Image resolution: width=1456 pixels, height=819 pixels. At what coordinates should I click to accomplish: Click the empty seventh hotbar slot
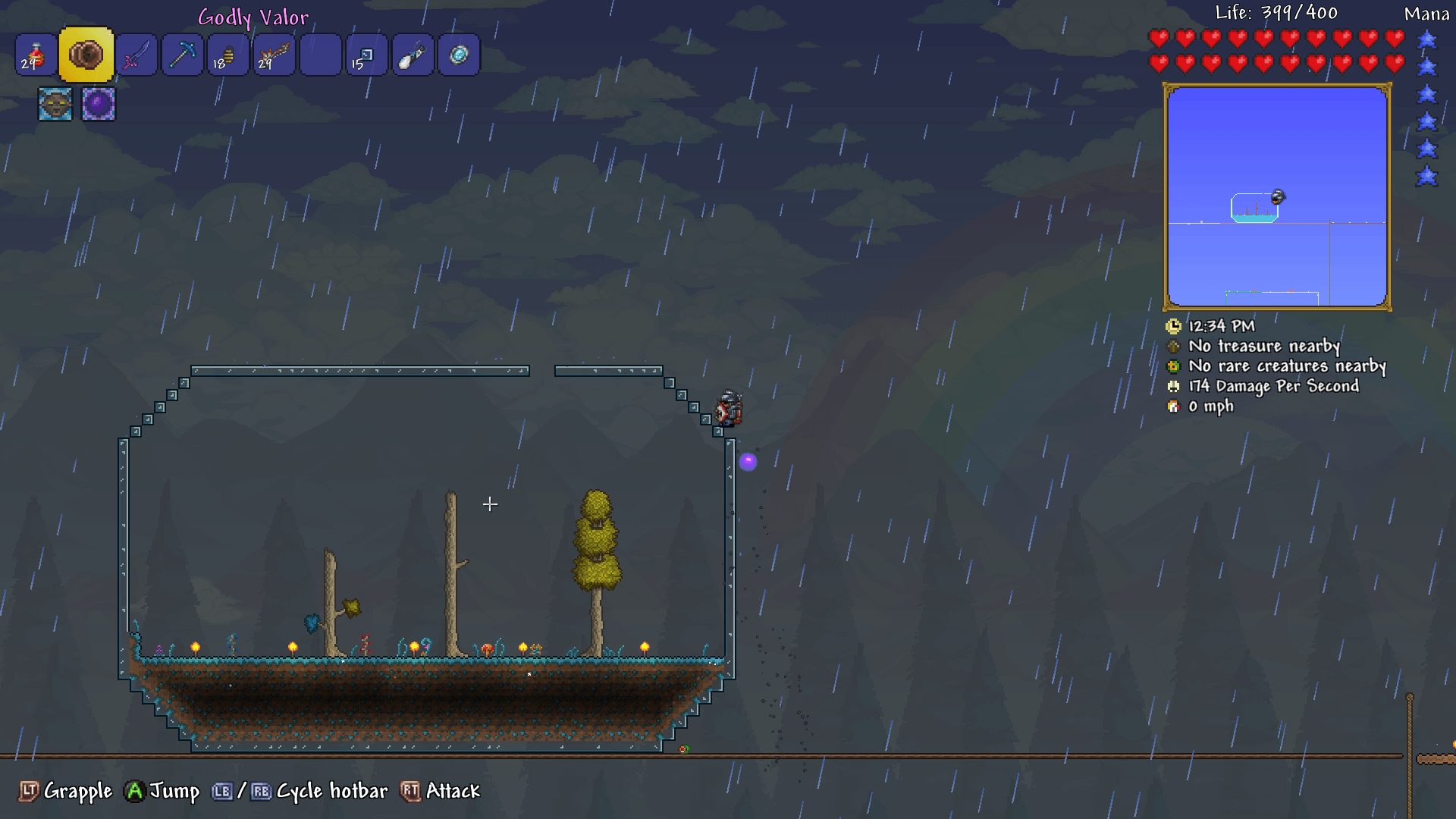[x=320, y=55]
